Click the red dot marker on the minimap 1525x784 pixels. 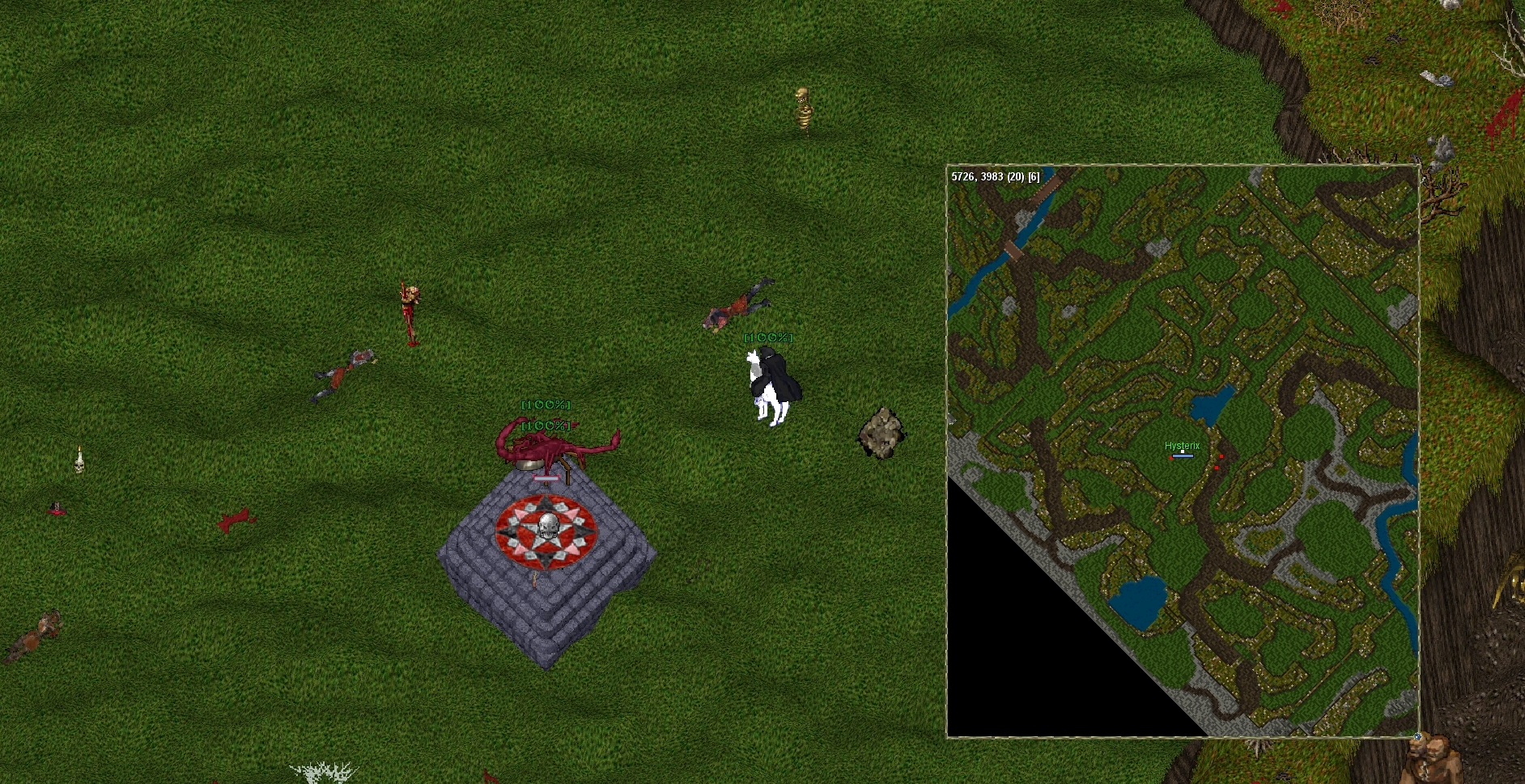tap(1221, 456)
